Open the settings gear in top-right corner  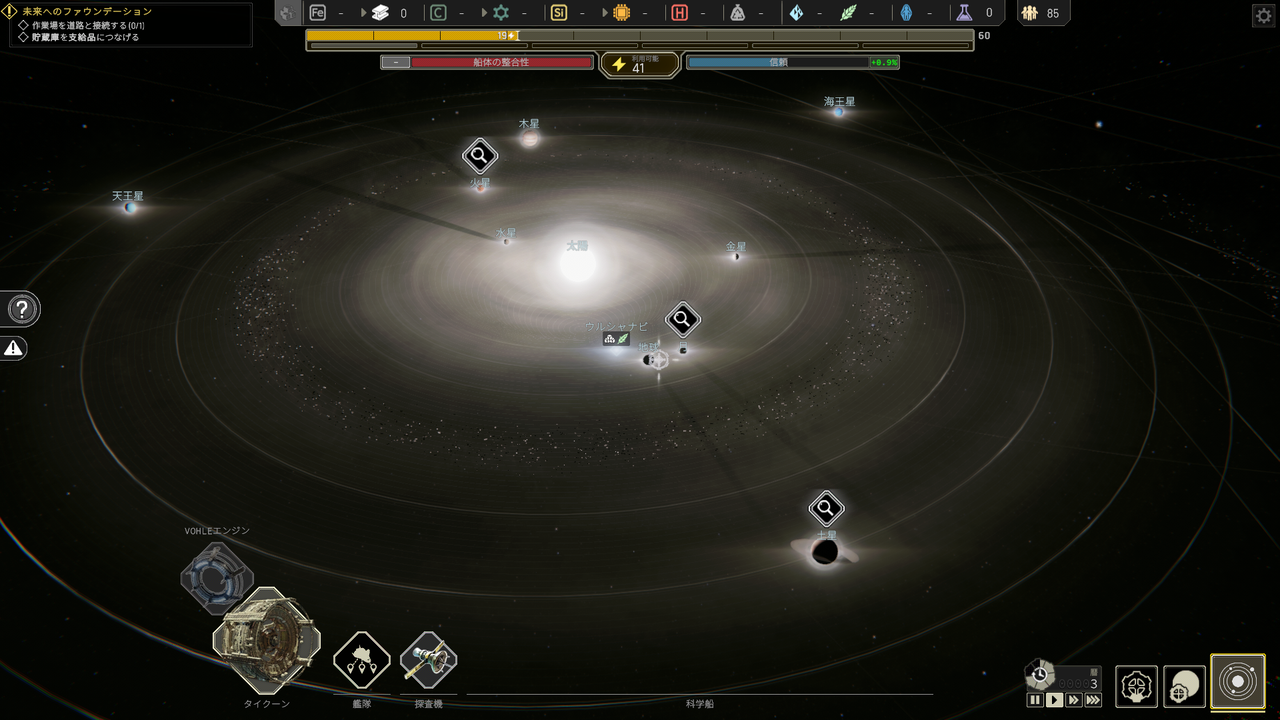tap(1262, 15)
